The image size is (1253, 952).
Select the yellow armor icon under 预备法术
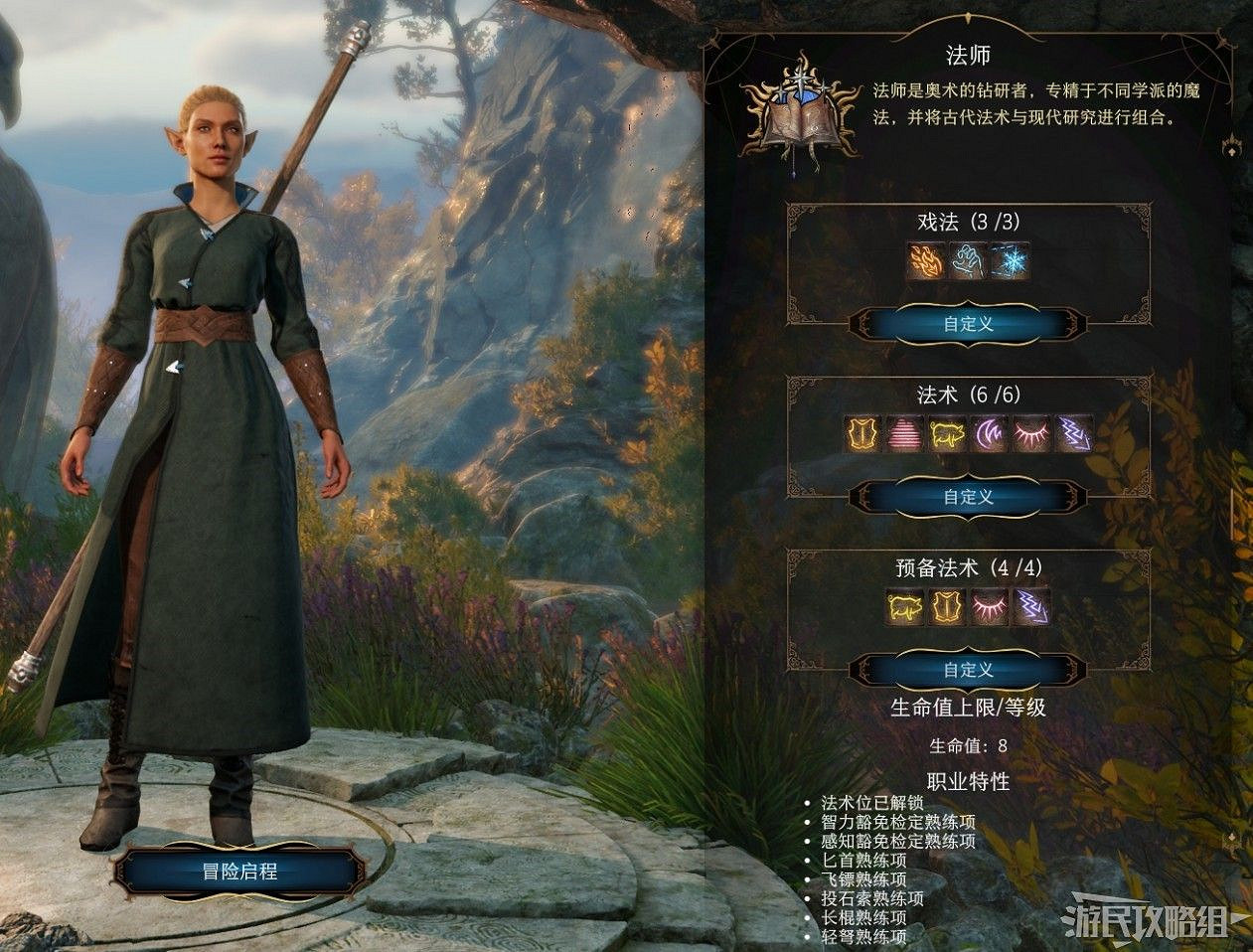947,607
